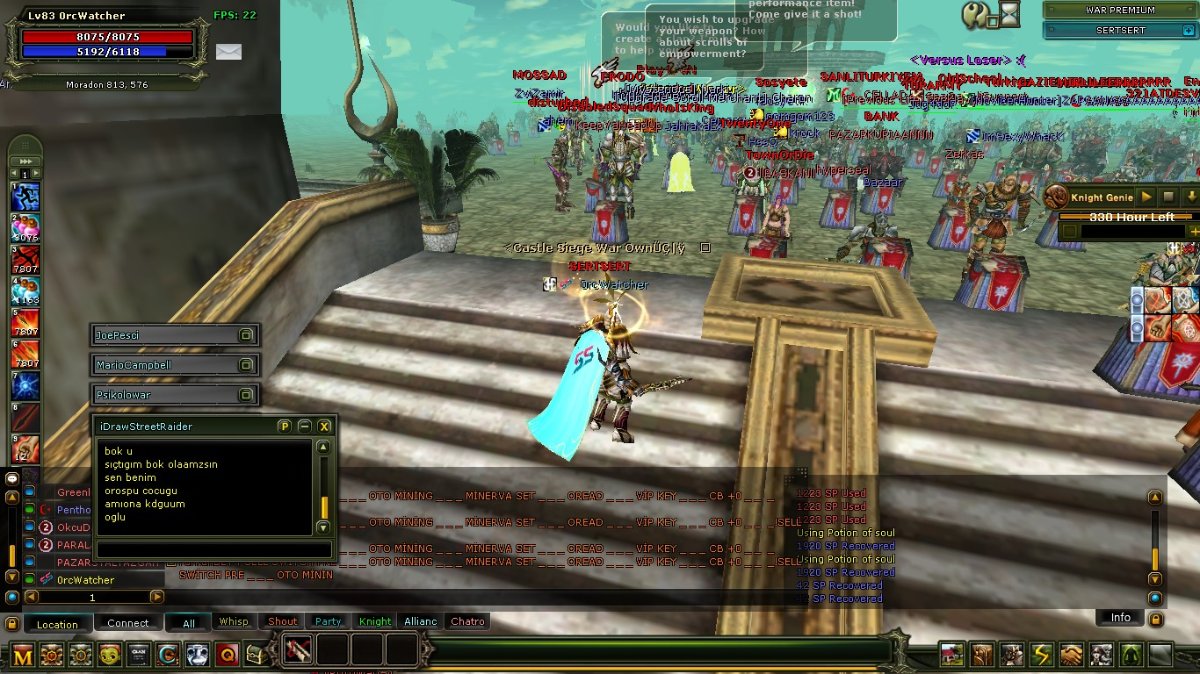Open the WAR PREMIUM panel
This screenshot has height=674, width=1200.
(x=1119, y=10)
